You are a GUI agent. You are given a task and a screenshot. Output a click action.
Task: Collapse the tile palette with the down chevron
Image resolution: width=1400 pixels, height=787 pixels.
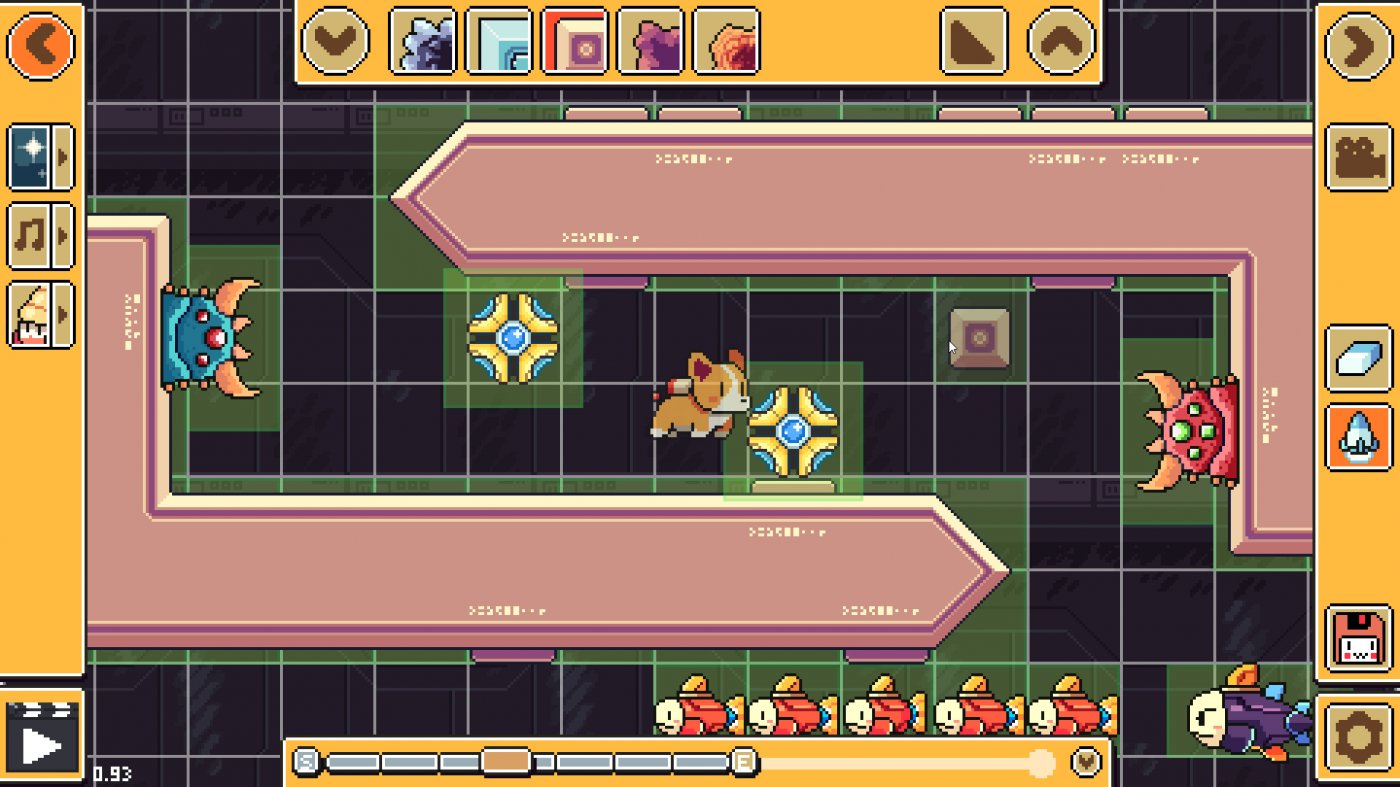pyautogui.click(x=335, y=40)
